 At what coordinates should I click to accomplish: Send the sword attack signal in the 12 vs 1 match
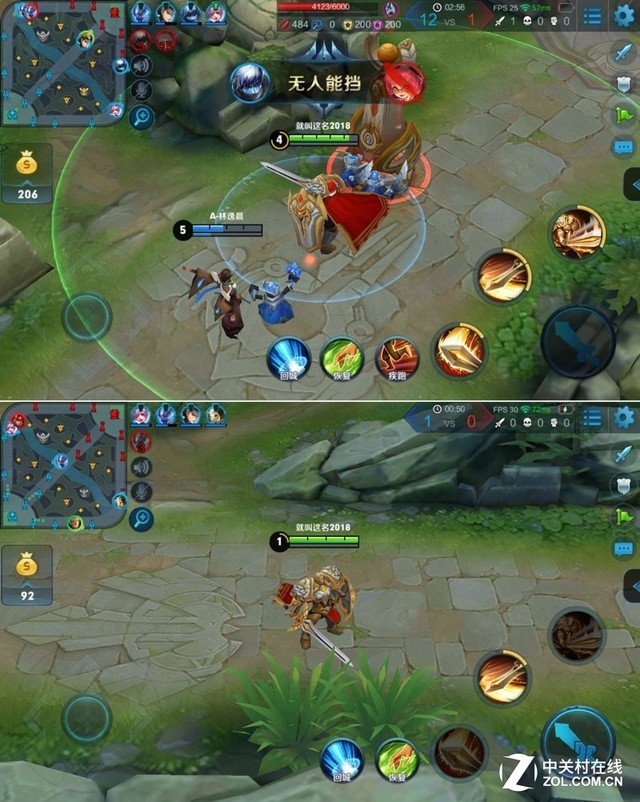(x=625, y=52)
